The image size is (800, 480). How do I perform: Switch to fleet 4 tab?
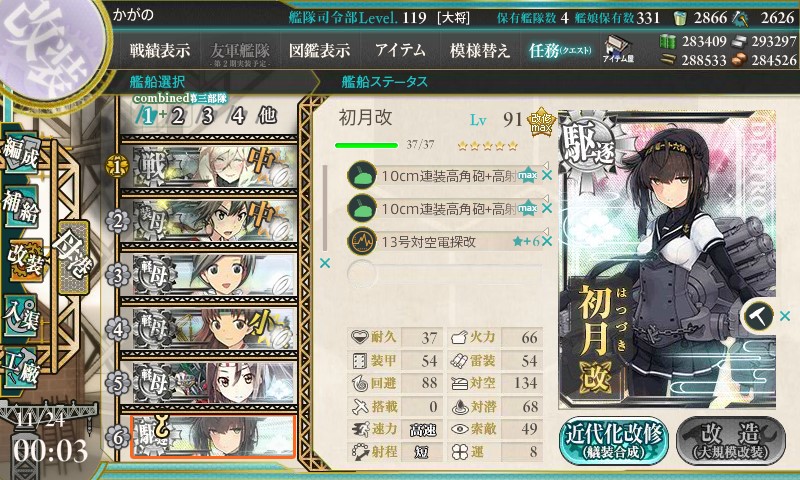tap(237, 114)
